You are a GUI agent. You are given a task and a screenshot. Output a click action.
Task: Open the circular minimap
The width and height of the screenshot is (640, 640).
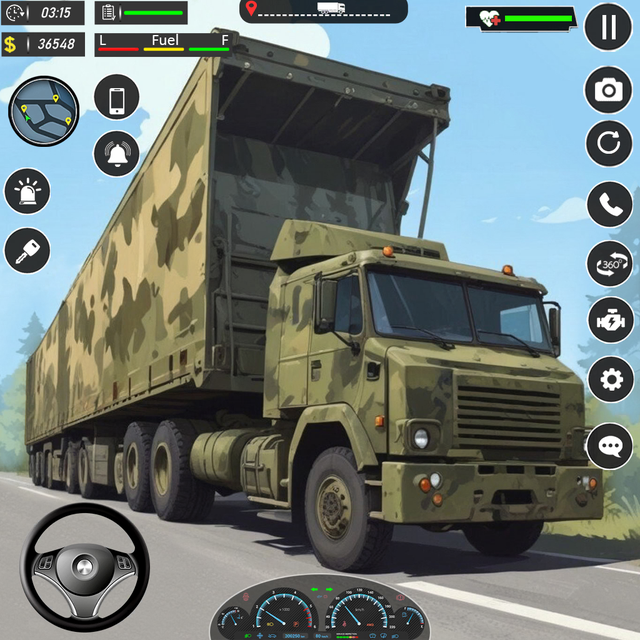point(44,110)
